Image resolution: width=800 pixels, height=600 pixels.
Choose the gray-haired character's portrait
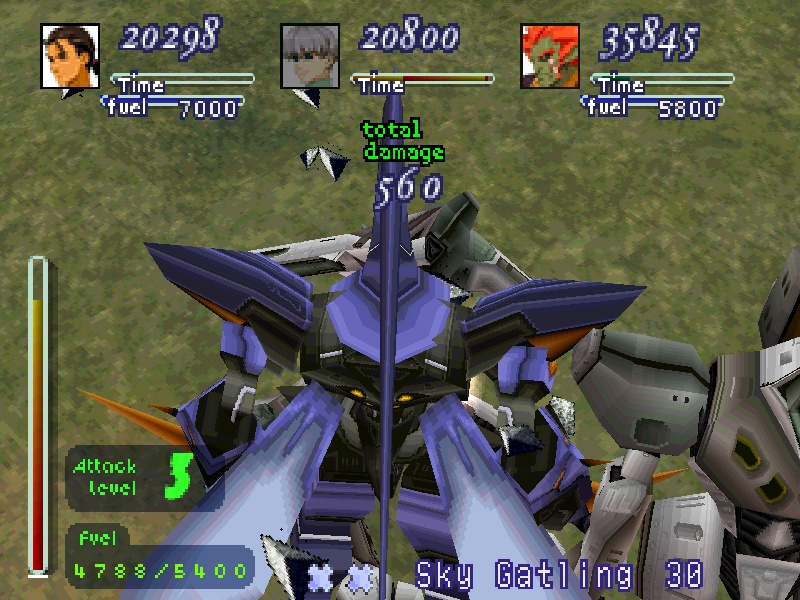310,55
